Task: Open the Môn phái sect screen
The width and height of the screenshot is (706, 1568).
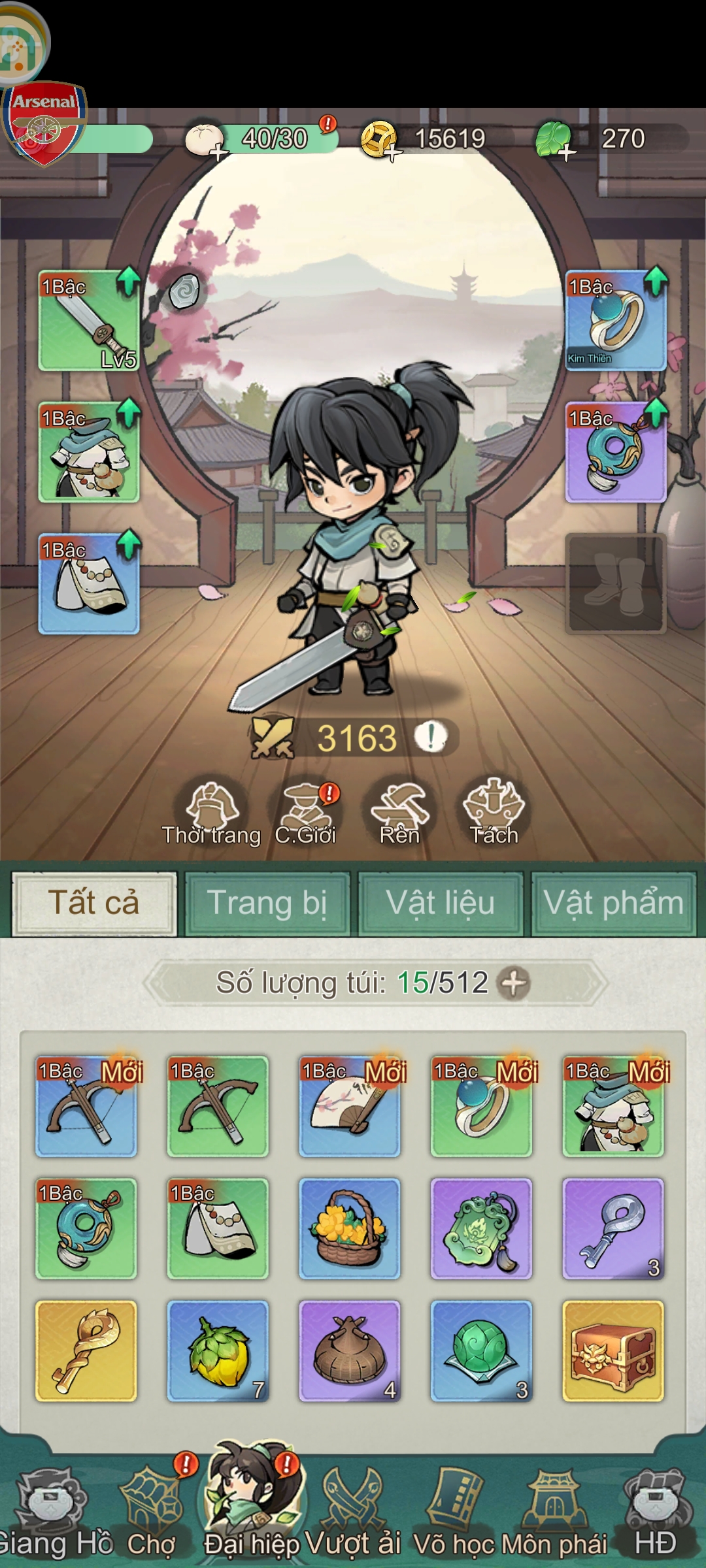Action: click(554, 1509)
